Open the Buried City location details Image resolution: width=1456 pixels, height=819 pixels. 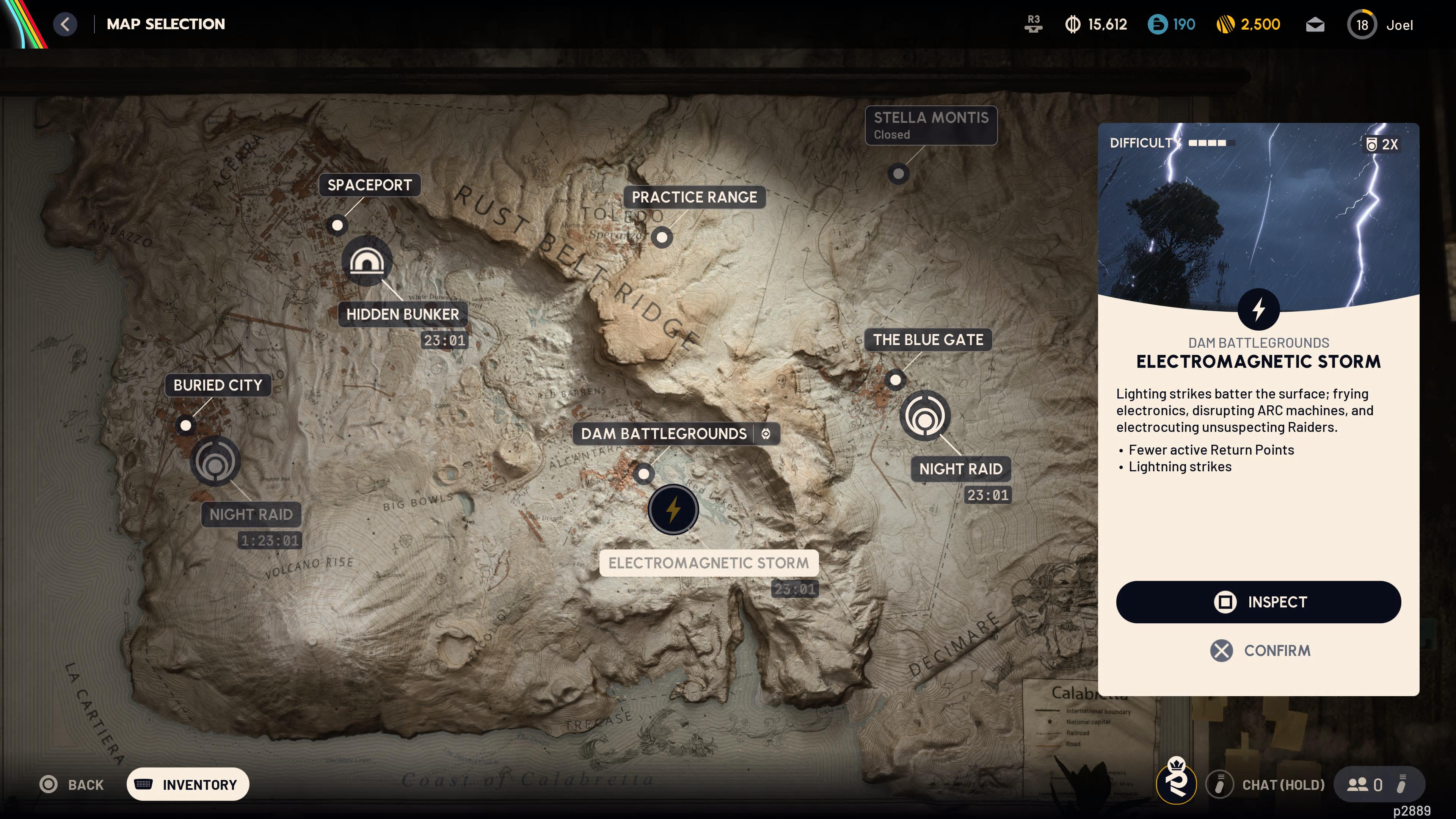(x=186, y=425)
